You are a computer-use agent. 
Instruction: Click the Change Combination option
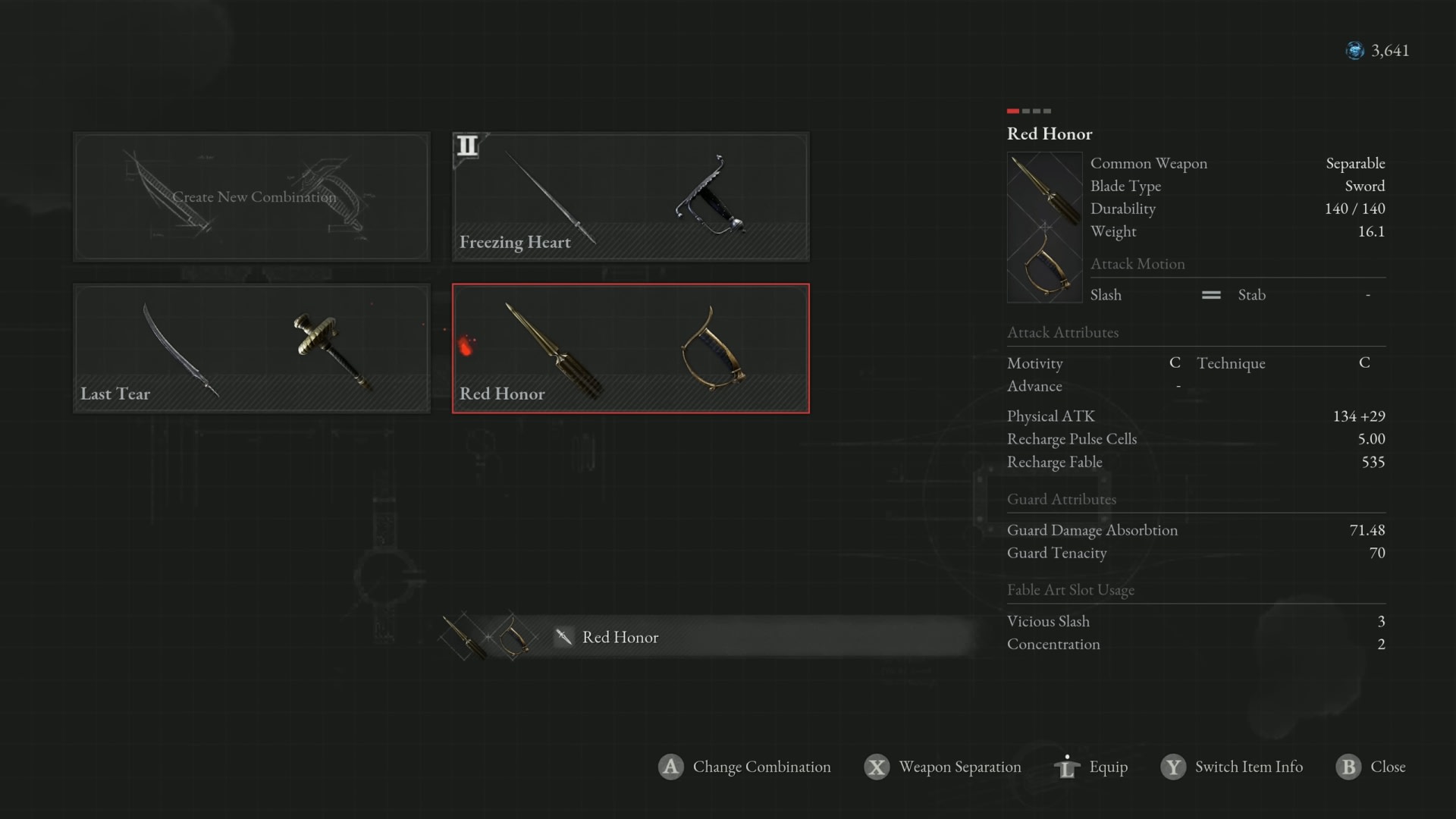pos(745,767)
